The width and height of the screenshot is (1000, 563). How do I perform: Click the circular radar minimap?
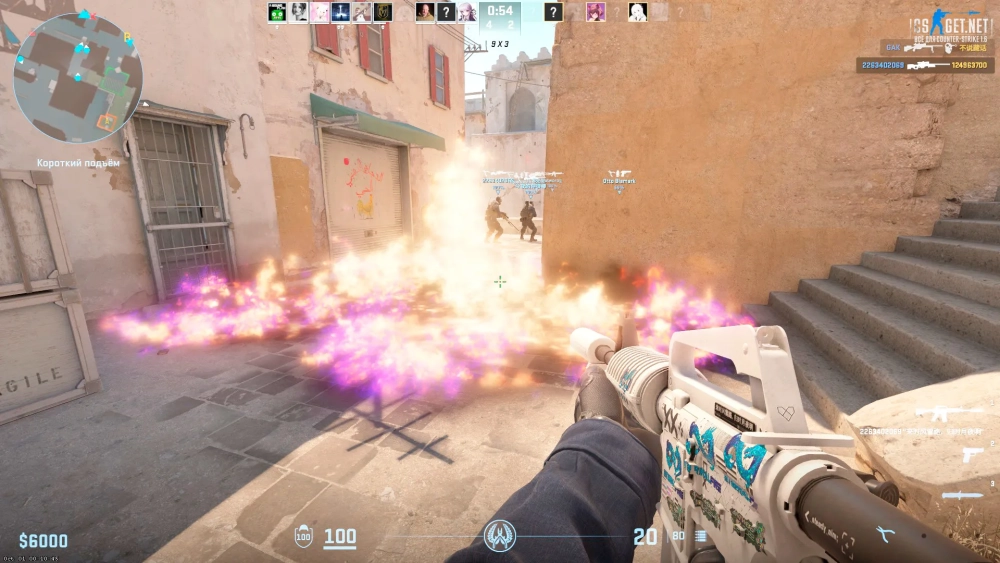[78, 78]
